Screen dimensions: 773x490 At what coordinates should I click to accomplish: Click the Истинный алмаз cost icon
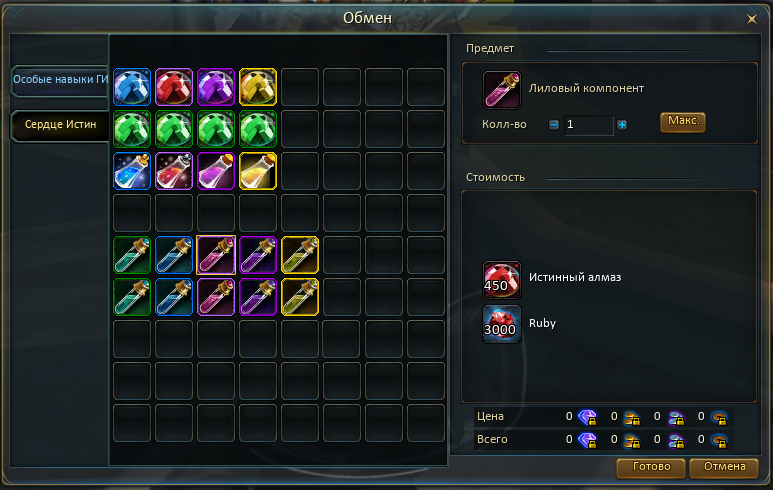502,280
